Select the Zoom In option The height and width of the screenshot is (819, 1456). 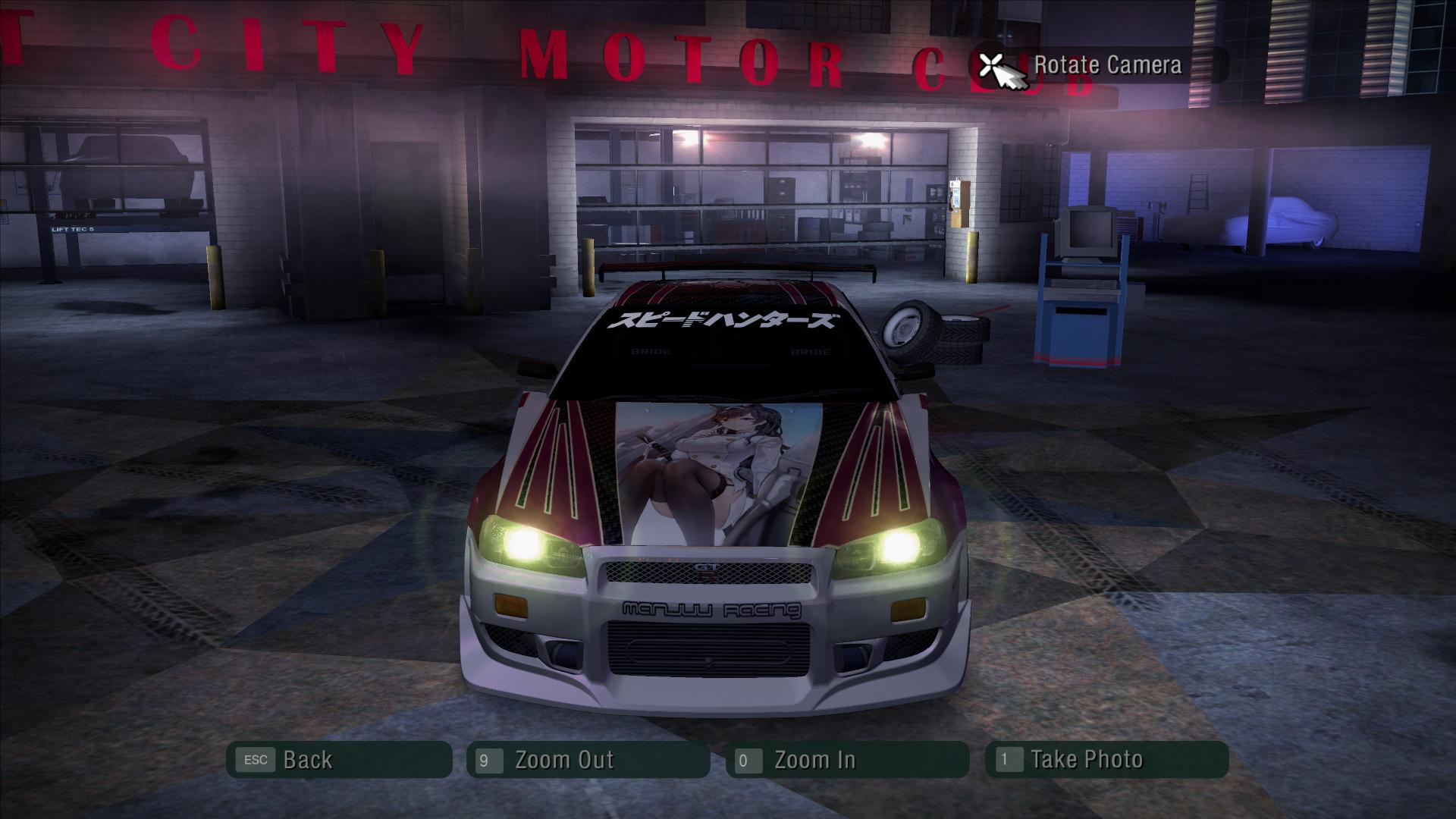(x=814, y=759)
